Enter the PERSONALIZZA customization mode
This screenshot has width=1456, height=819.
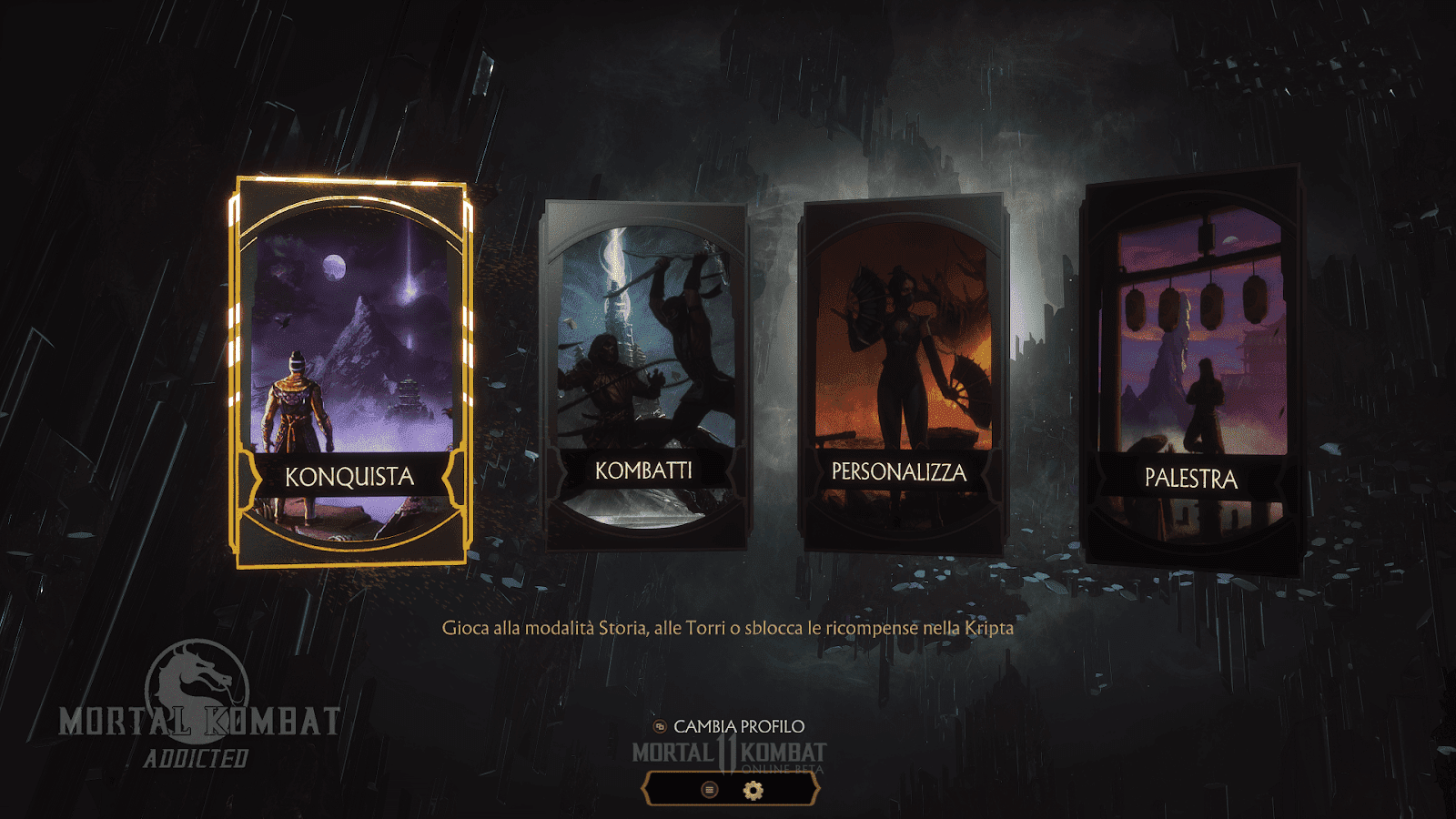coord(901,373)
